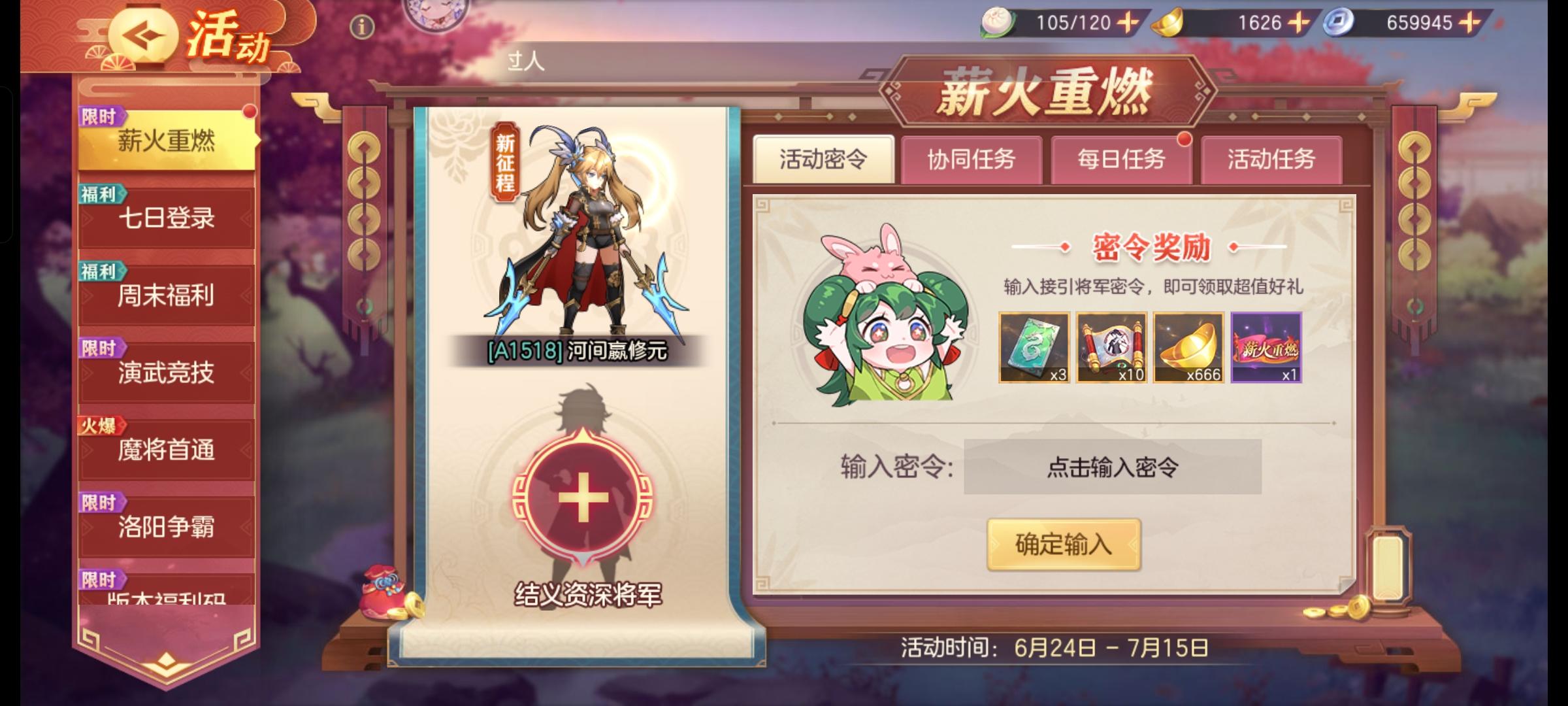Open 魔将首通 from the activity list
The width and height of the screenshot is (1568, 706).
(165, 450)
